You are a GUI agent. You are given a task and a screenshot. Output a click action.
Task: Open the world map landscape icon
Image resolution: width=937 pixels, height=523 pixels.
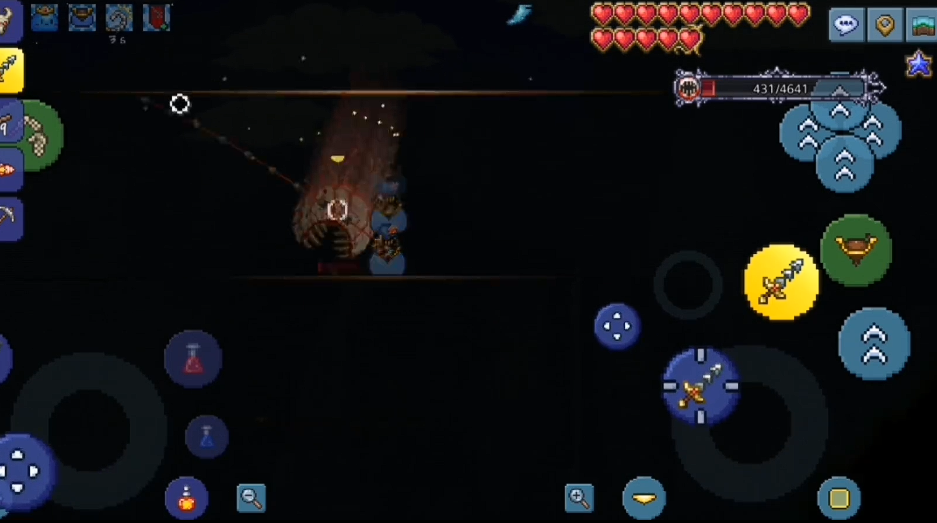[x=921, y=25]
